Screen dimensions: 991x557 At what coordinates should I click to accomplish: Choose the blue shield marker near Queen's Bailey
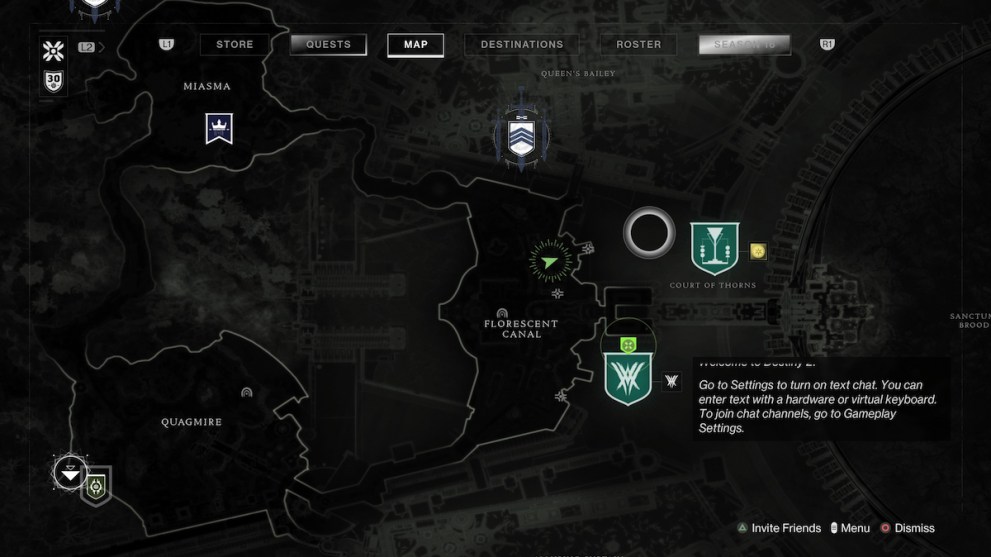tap(521, 137)
